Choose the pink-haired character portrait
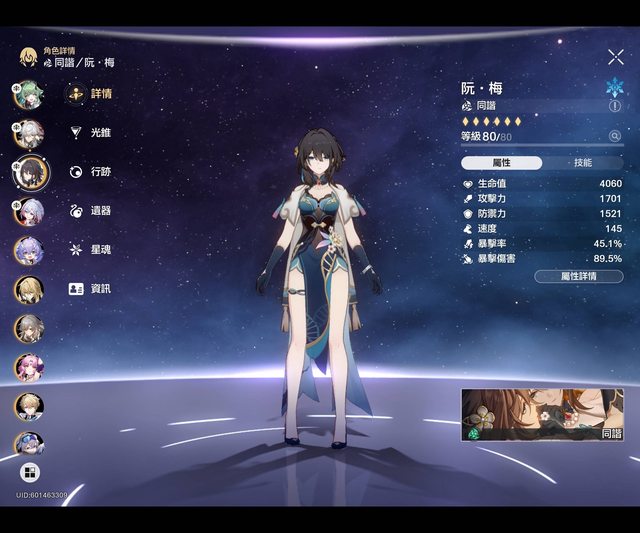This screenshot has width=640, height=533. point(28,367)
